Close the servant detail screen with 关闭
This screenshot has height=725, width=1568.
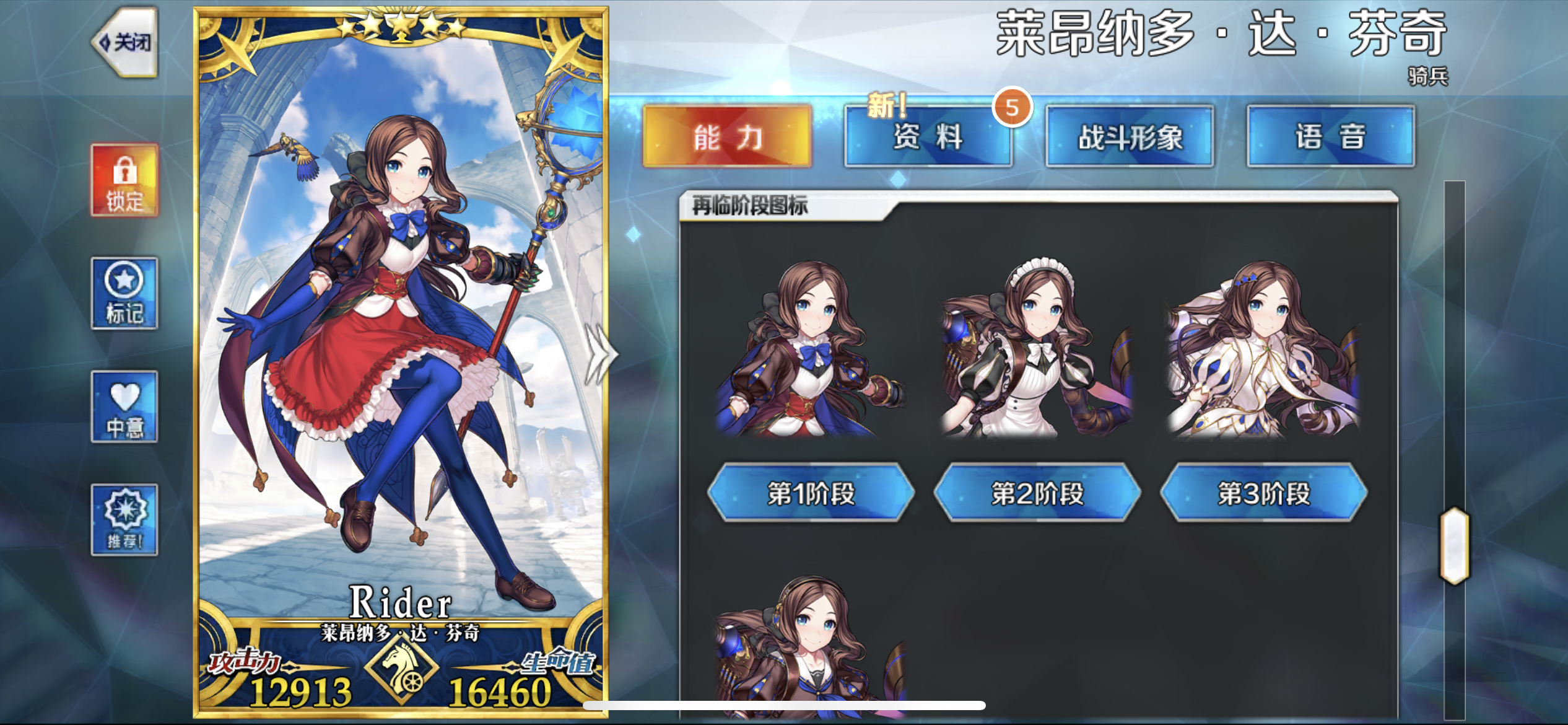tap(126, 42)
